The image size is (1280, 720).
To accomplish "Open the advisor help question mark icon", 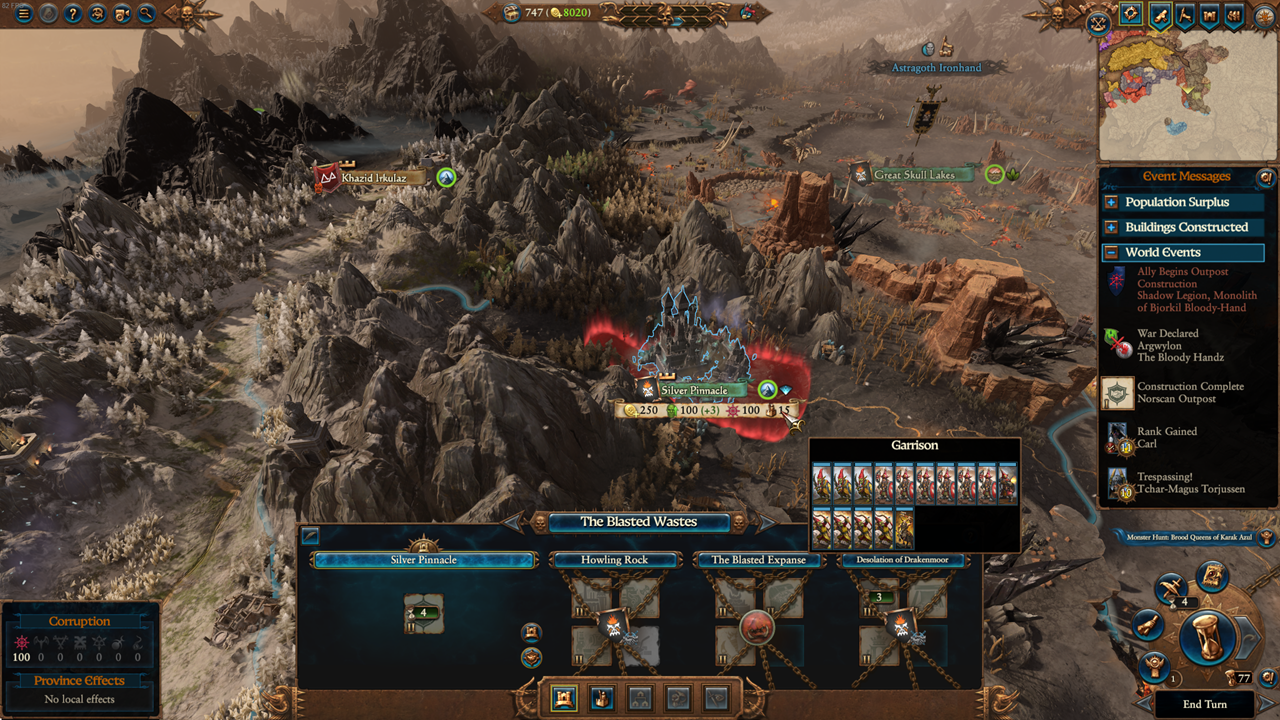I will tap(74, 14).
